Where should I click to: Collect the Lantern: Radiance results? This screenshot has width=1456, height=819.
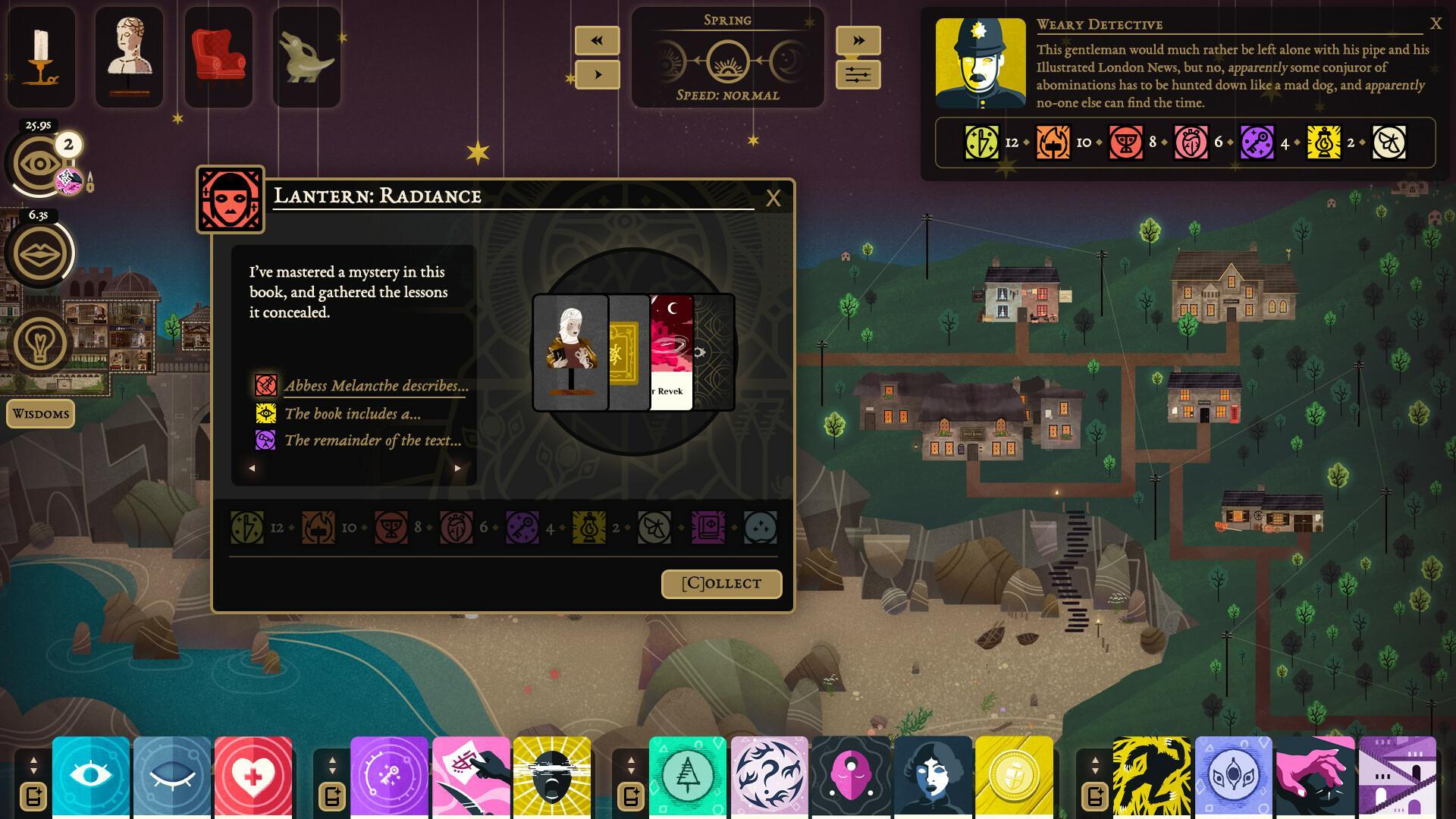click(721, 583)
